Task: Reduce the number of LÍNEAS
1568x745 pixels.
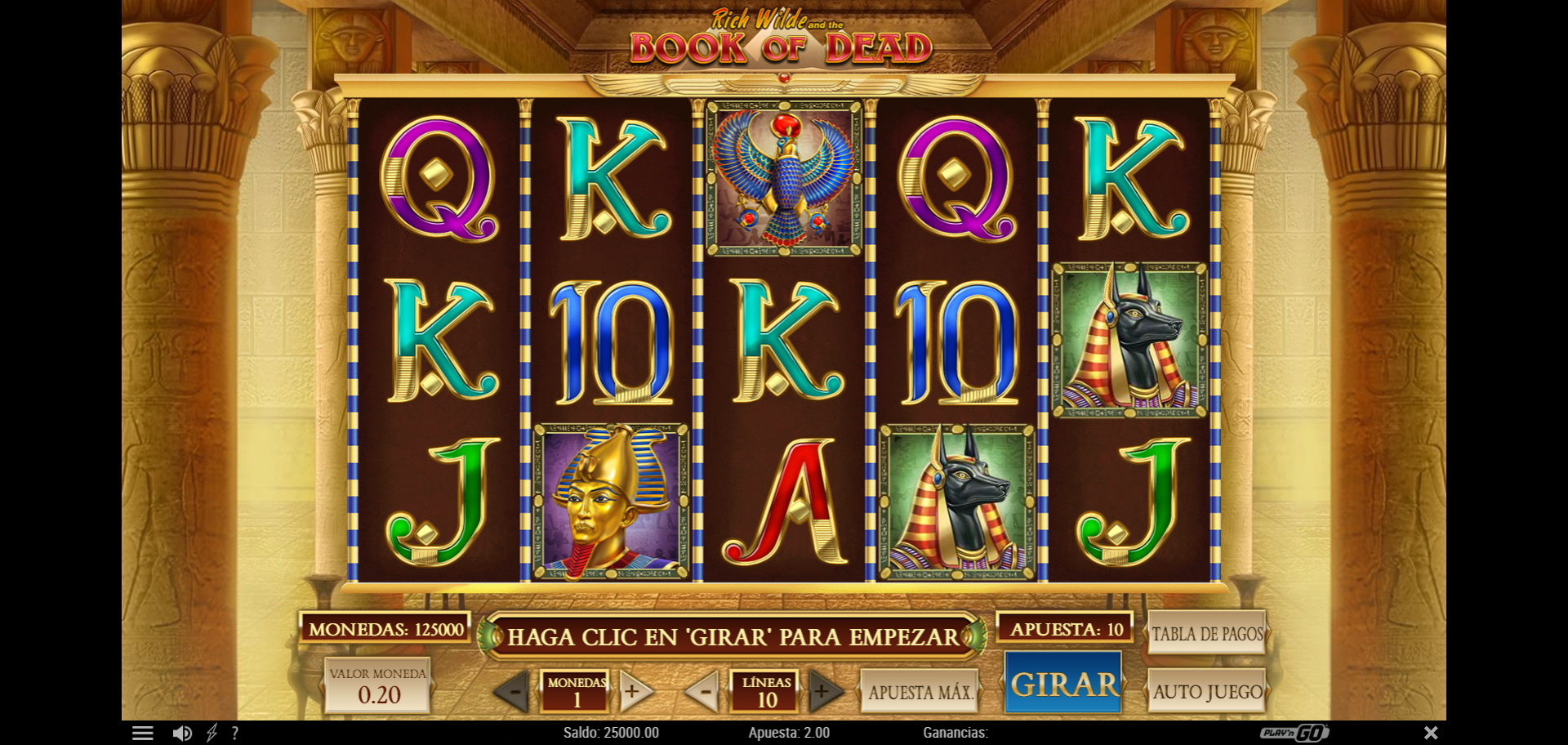Action: pyautogui.click(x=703, y=692)
